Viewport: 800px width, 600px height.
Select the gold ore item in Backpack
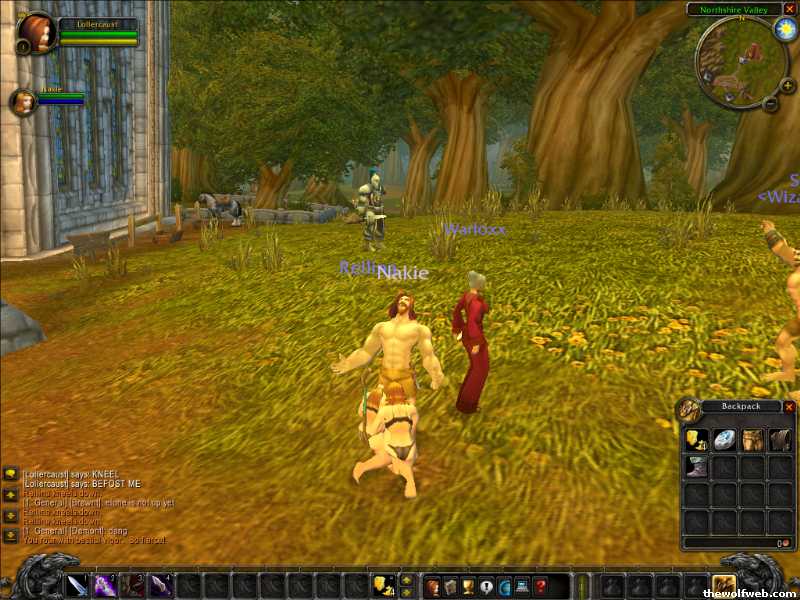pyautogui.click(x=697, y=440)
